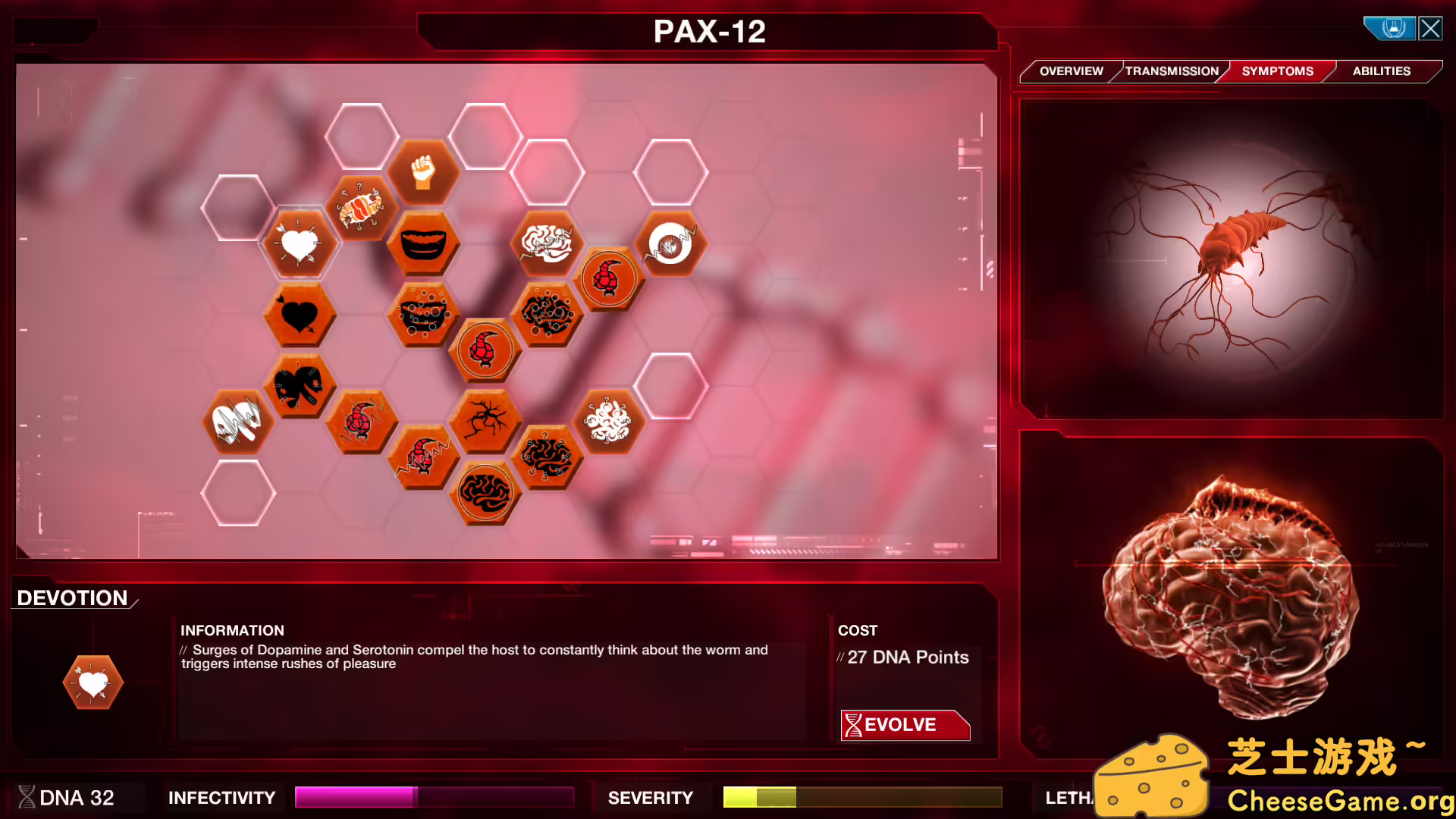This screenshot has width=1456, height=819.
Task: Open the ABILITIES tab
Action: click(x=1380, y=71)
